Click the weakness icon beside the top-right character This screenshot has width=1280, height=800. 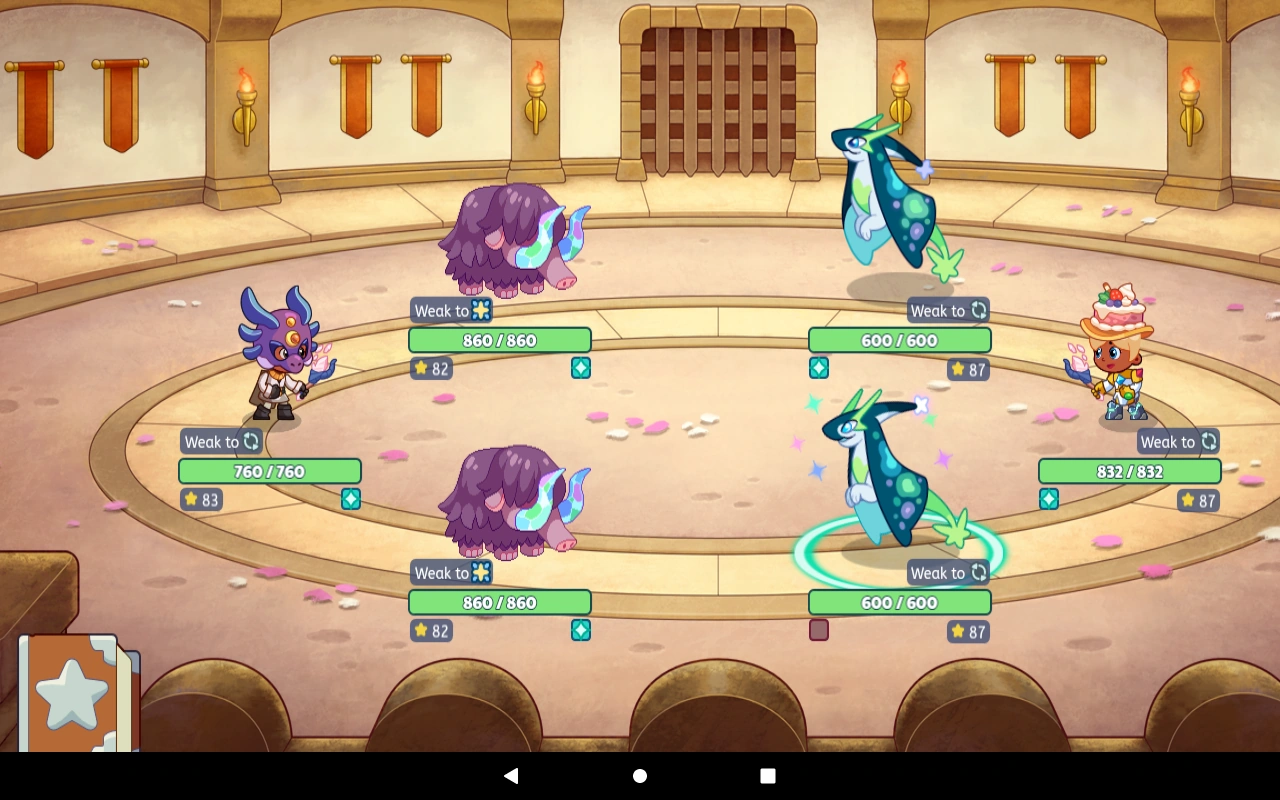tap(1209, 441)
